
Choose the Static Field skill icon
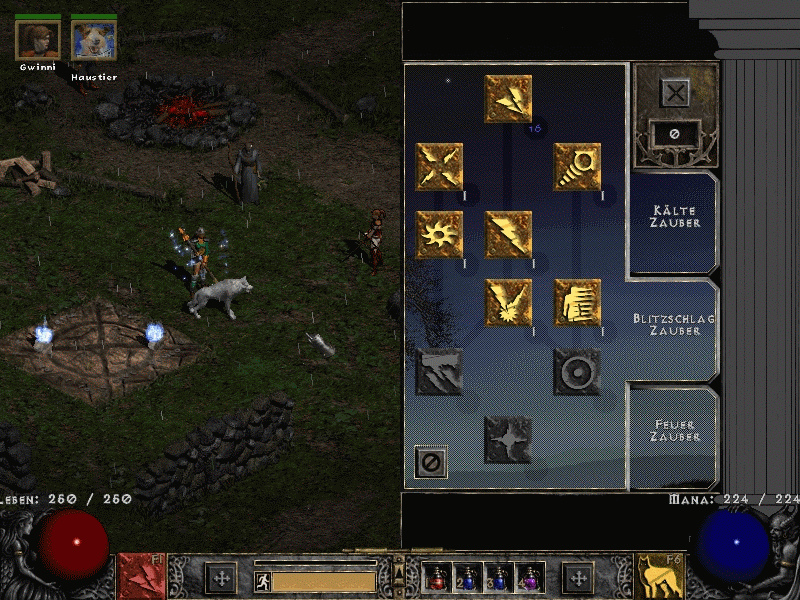(x=439, y=167)
